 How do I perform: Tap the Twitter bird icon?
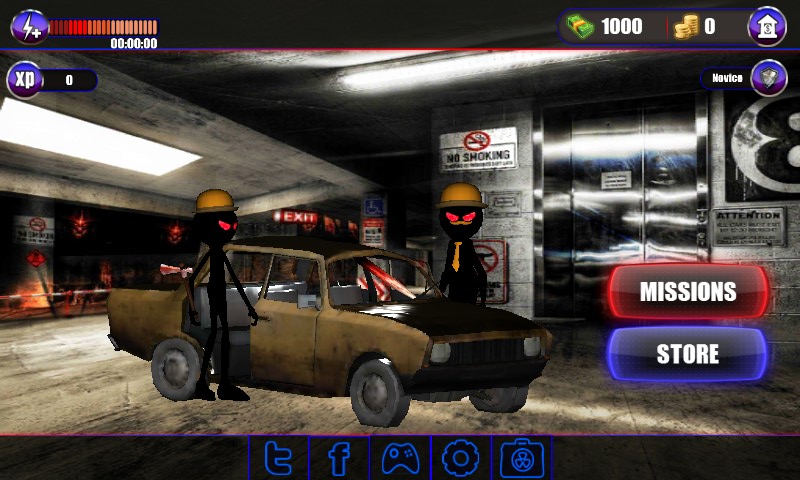(279, 459)
